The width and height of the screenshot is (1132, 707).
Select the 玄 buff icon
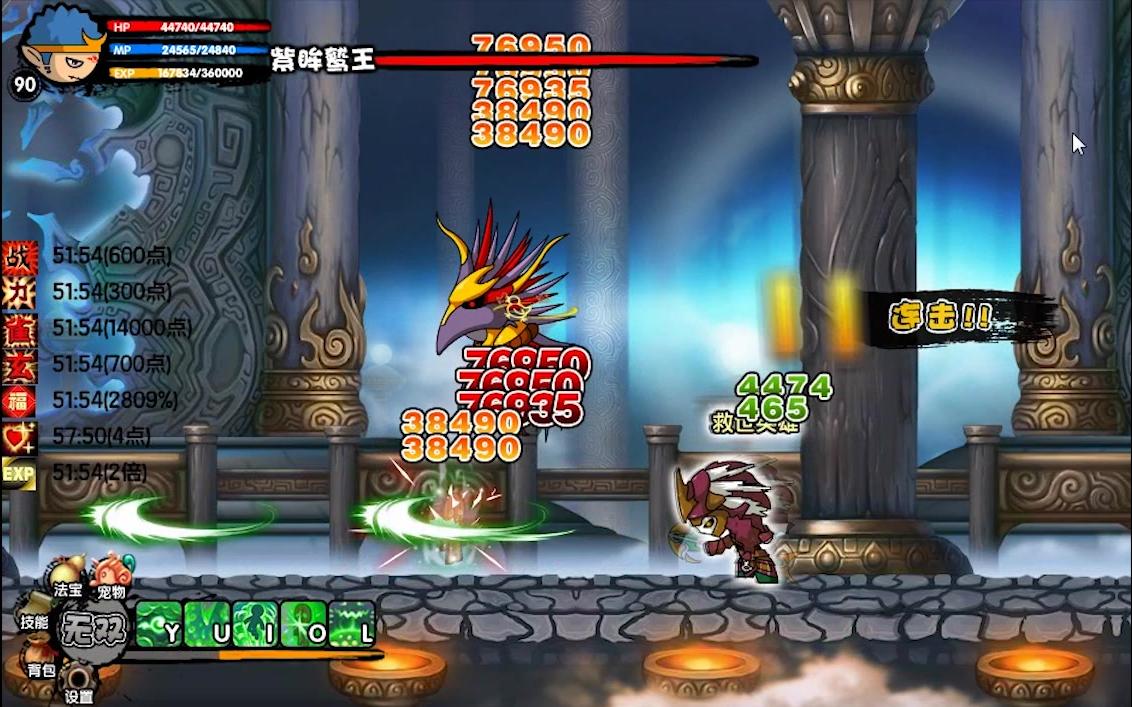(x=19, y=364)
